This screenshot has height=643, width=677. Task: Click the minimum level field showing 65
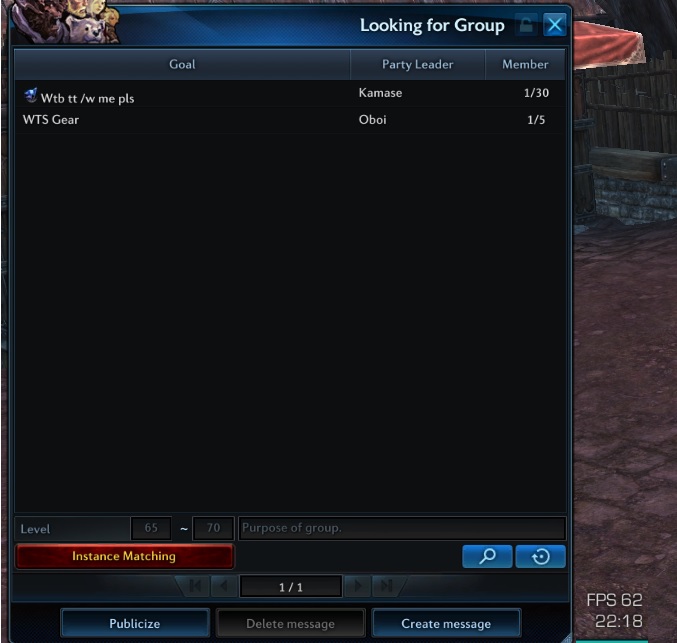(x=151, y=528)
